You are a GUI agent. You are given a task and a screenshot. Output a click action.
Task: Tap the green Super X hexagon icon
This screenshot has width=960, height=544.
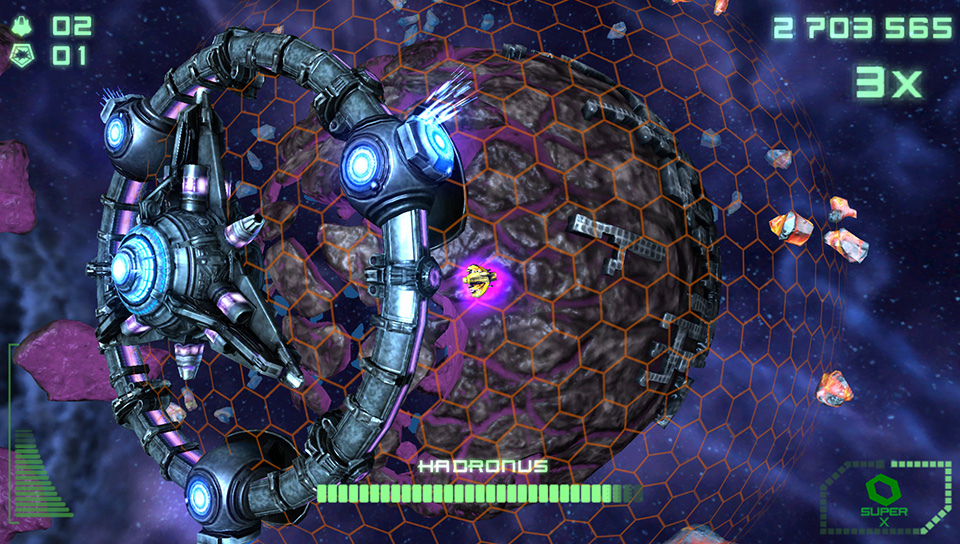click(877, 491)
